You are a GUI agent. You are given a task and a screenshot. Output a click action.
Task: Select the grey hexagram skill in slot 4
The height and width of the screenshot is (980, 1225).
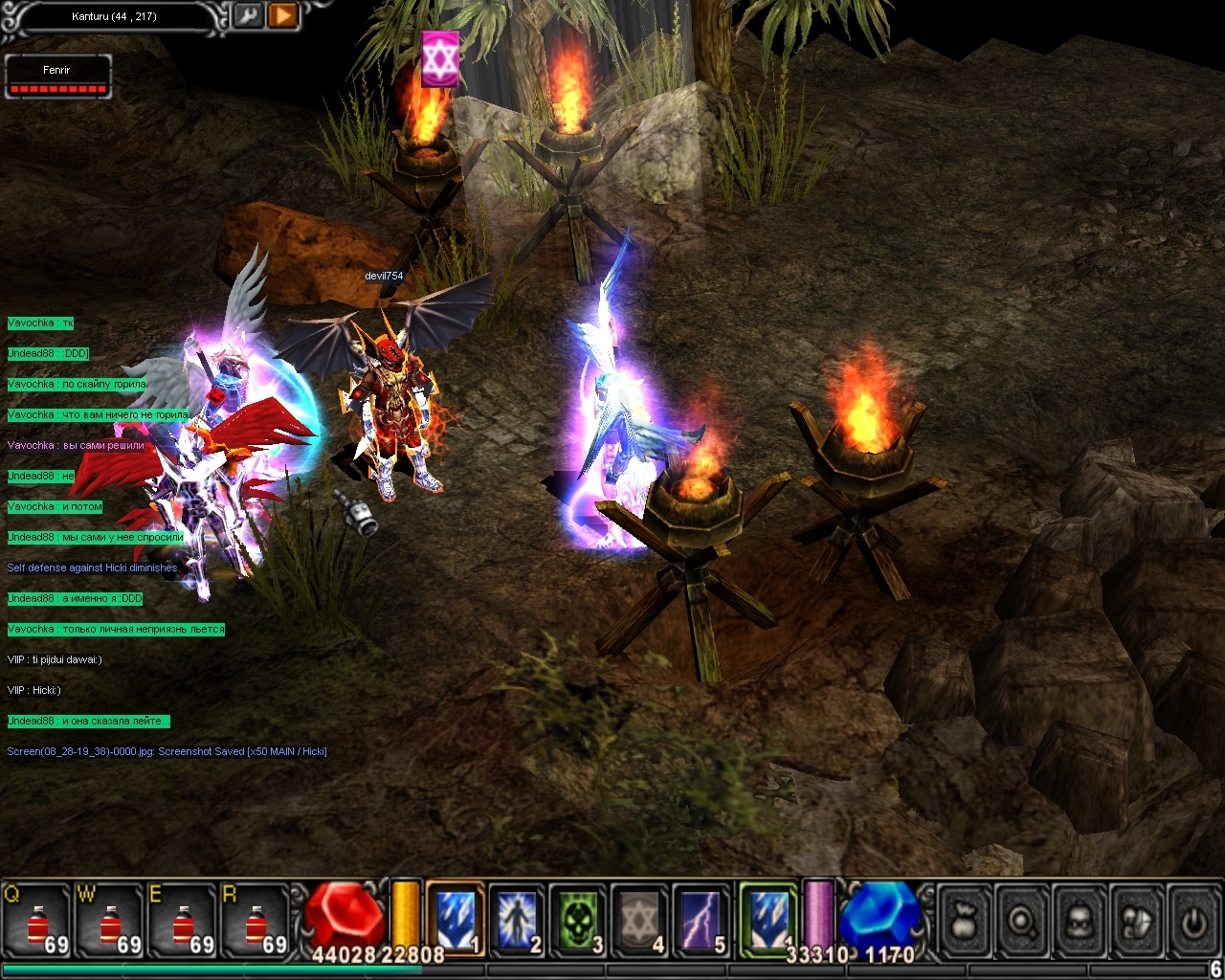tap(639, 919)
